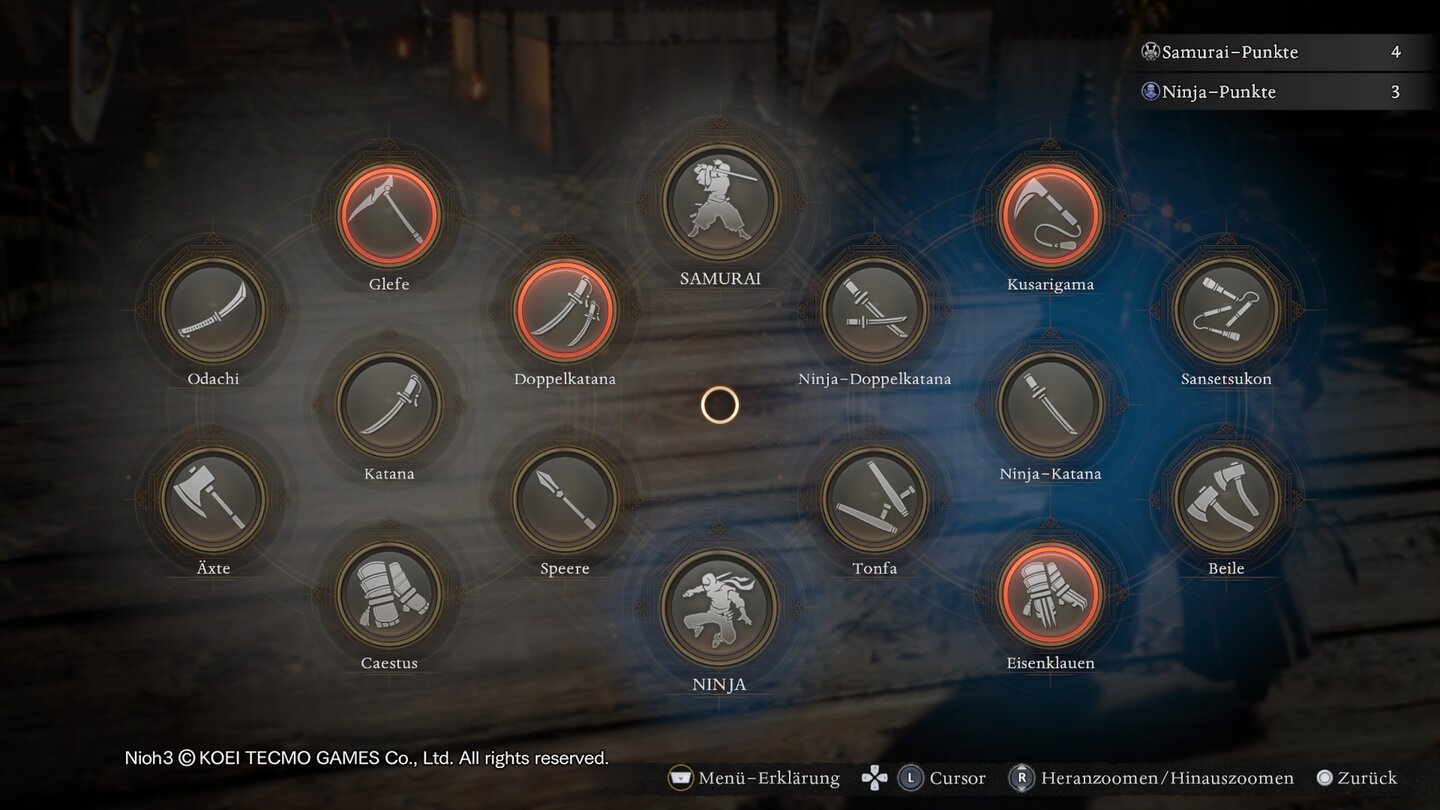
Task: Open the Beile hatchets skill tree
Action: pos(1226,498)
